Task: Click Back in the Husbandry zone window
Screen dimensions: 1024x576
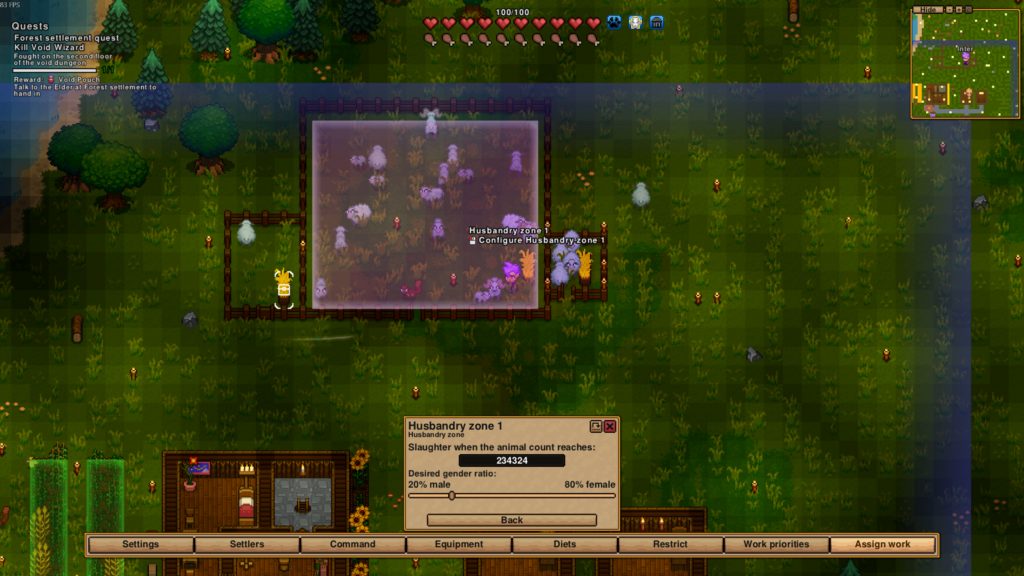Action: pyautogui.click(x=511, y=520)
